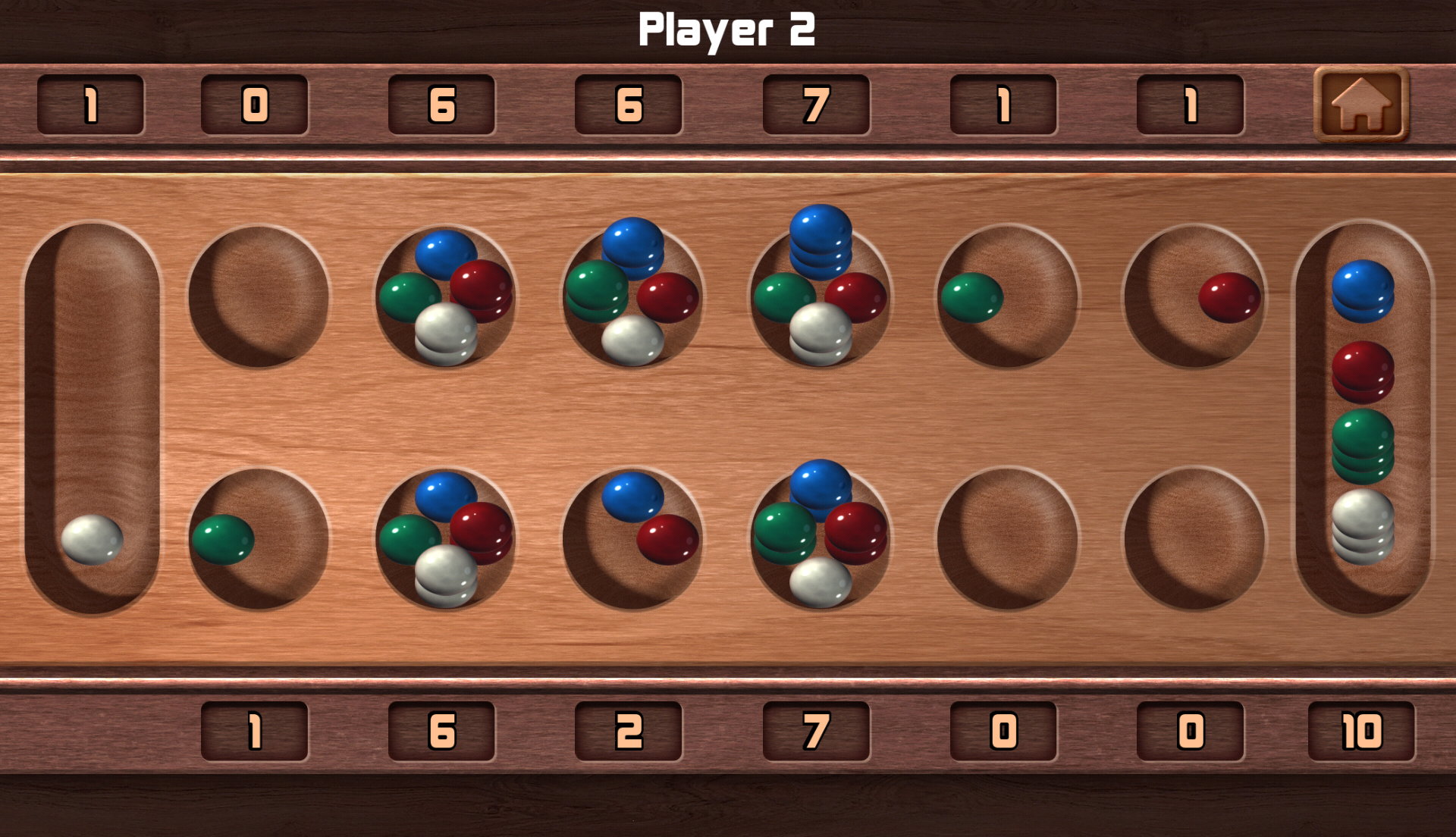Click the empty bottom pit labeled 0
Viewport: 1456px width, 837px height.
tap(1001, 538)
